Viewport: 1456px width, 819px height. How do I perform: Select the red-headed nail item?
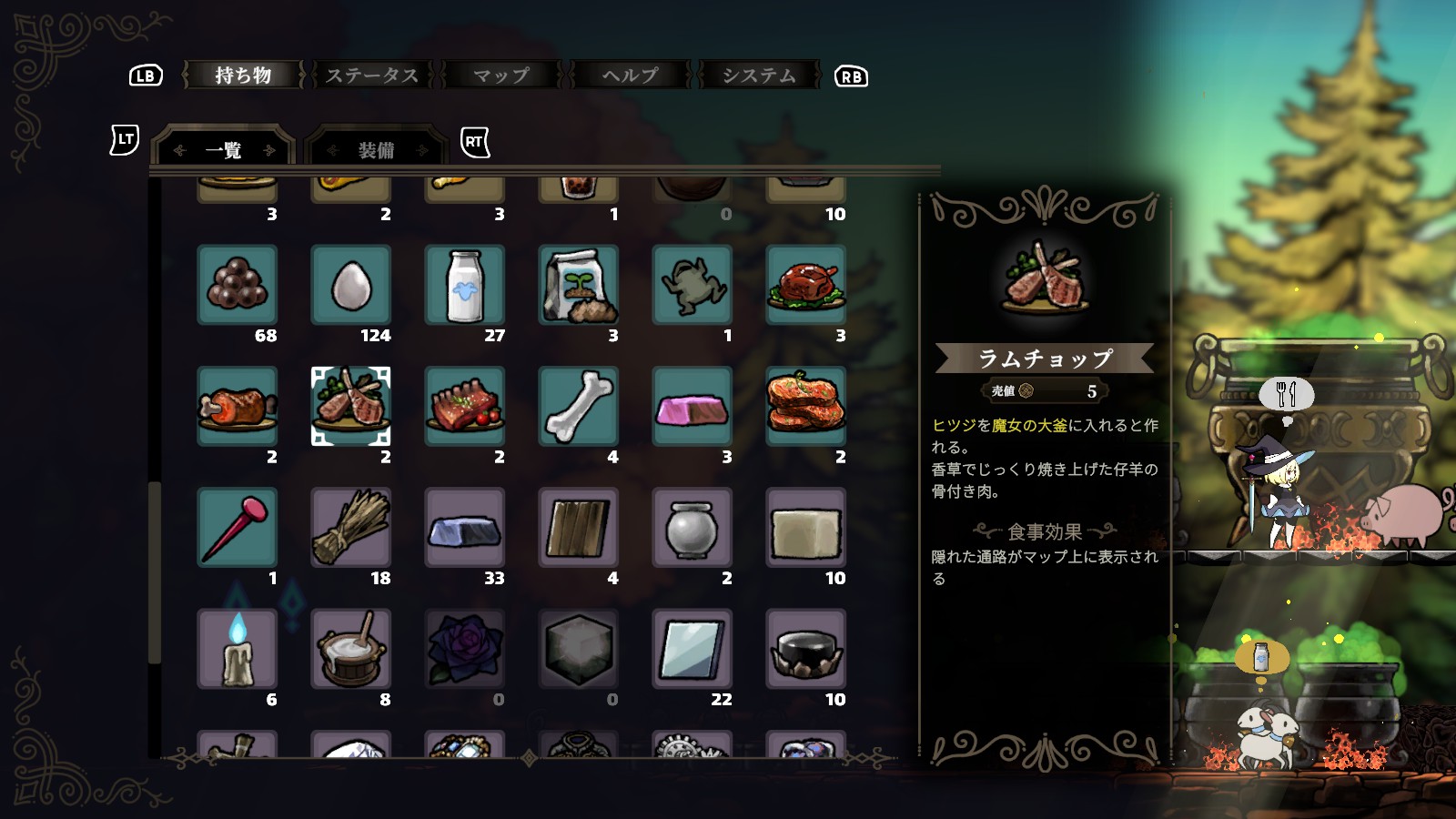pos(237,528)
